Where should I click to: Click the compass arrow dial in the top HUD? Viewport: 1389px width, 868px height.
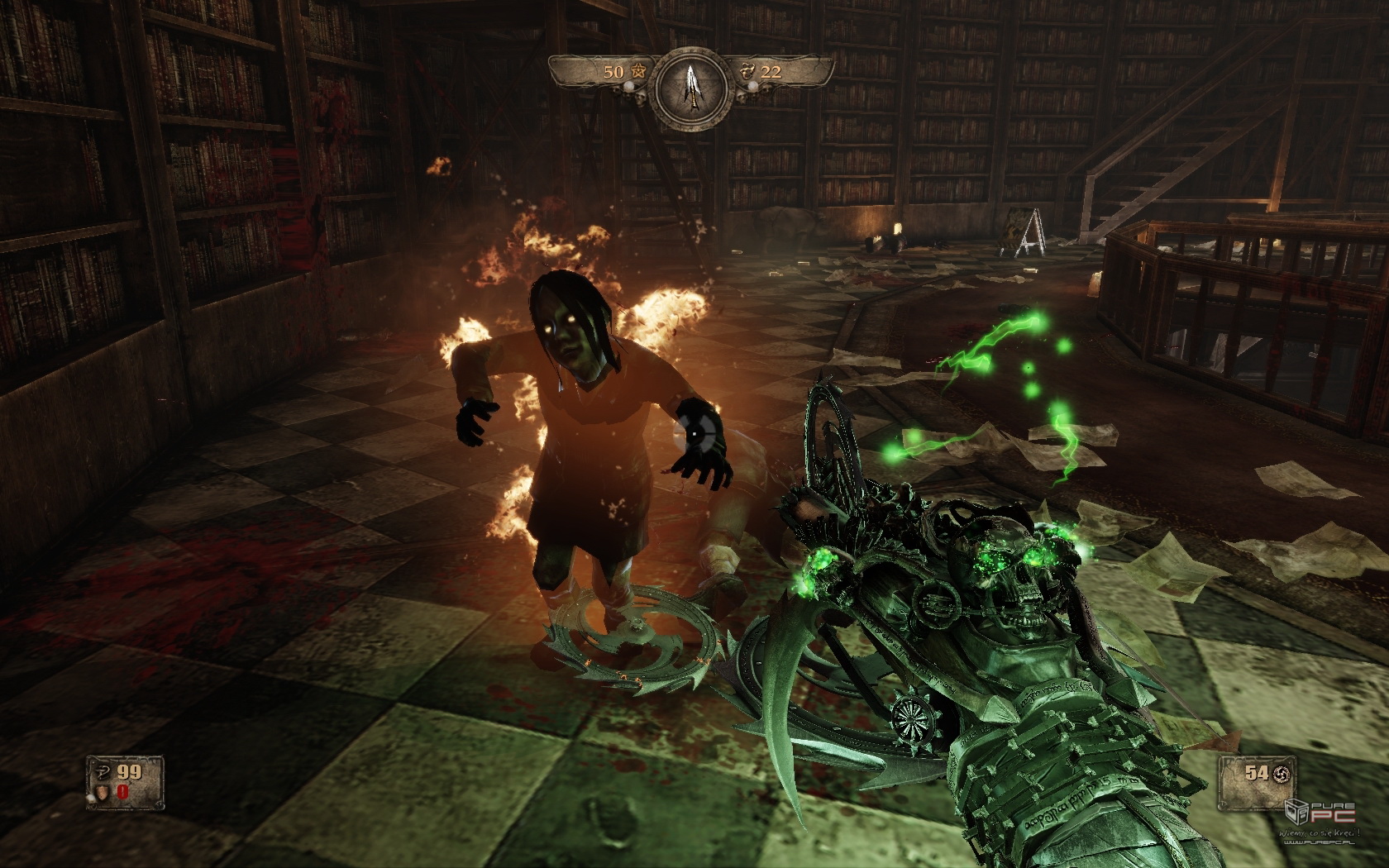pos(691,86)
